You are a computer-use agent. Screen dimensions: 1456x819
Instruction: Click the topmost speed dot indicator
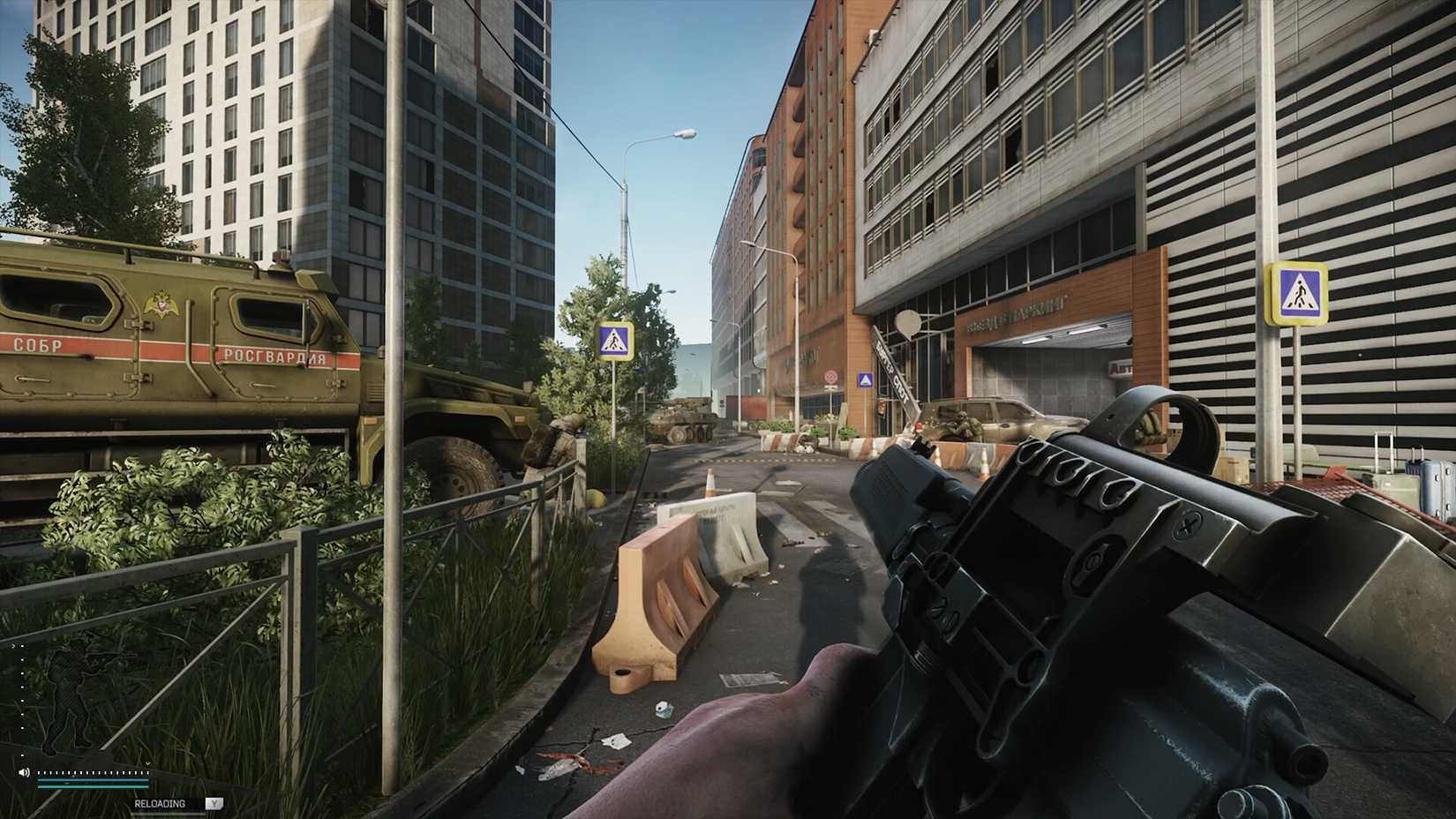point(22,646)
